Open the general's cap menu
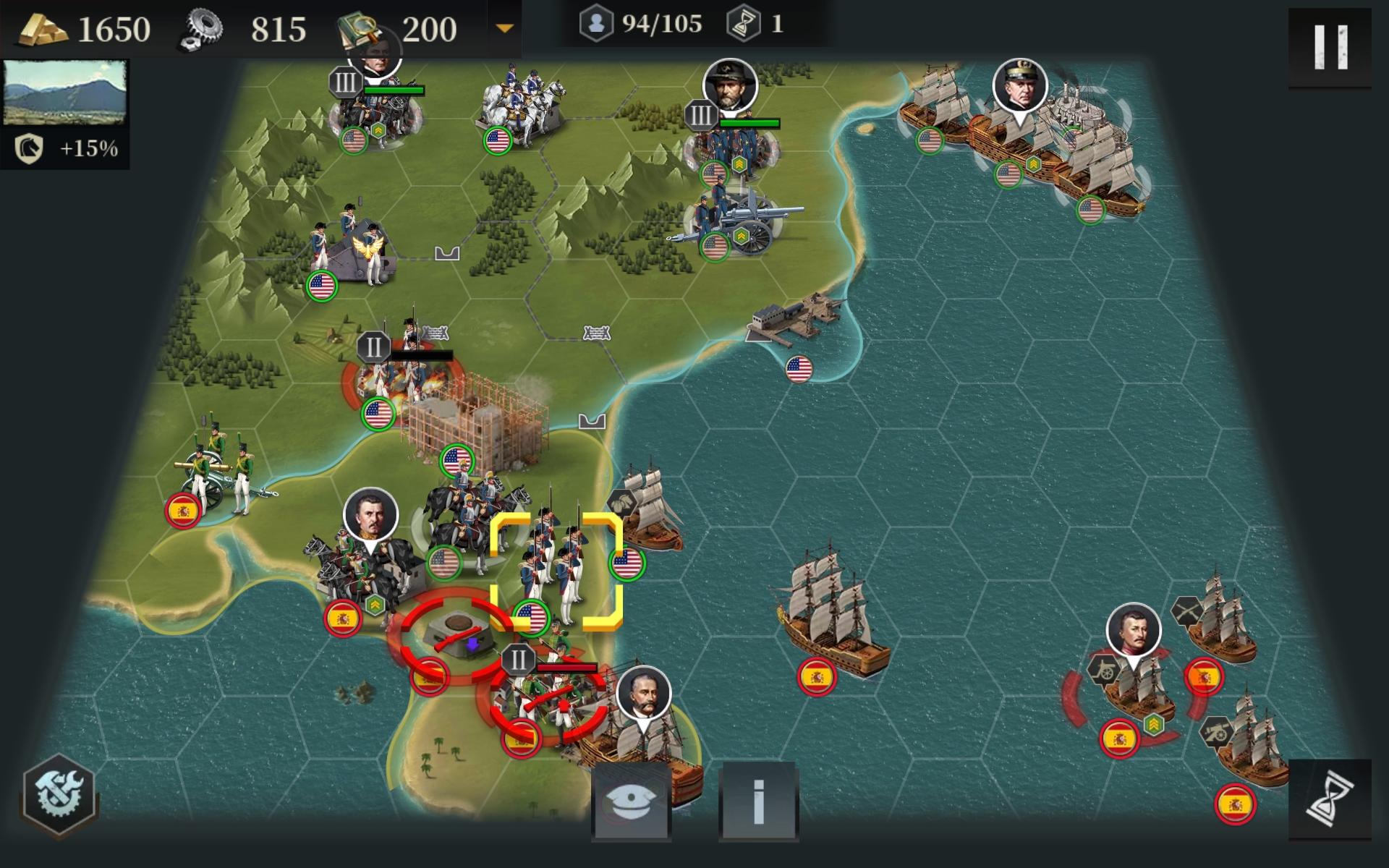 [631, 801]
